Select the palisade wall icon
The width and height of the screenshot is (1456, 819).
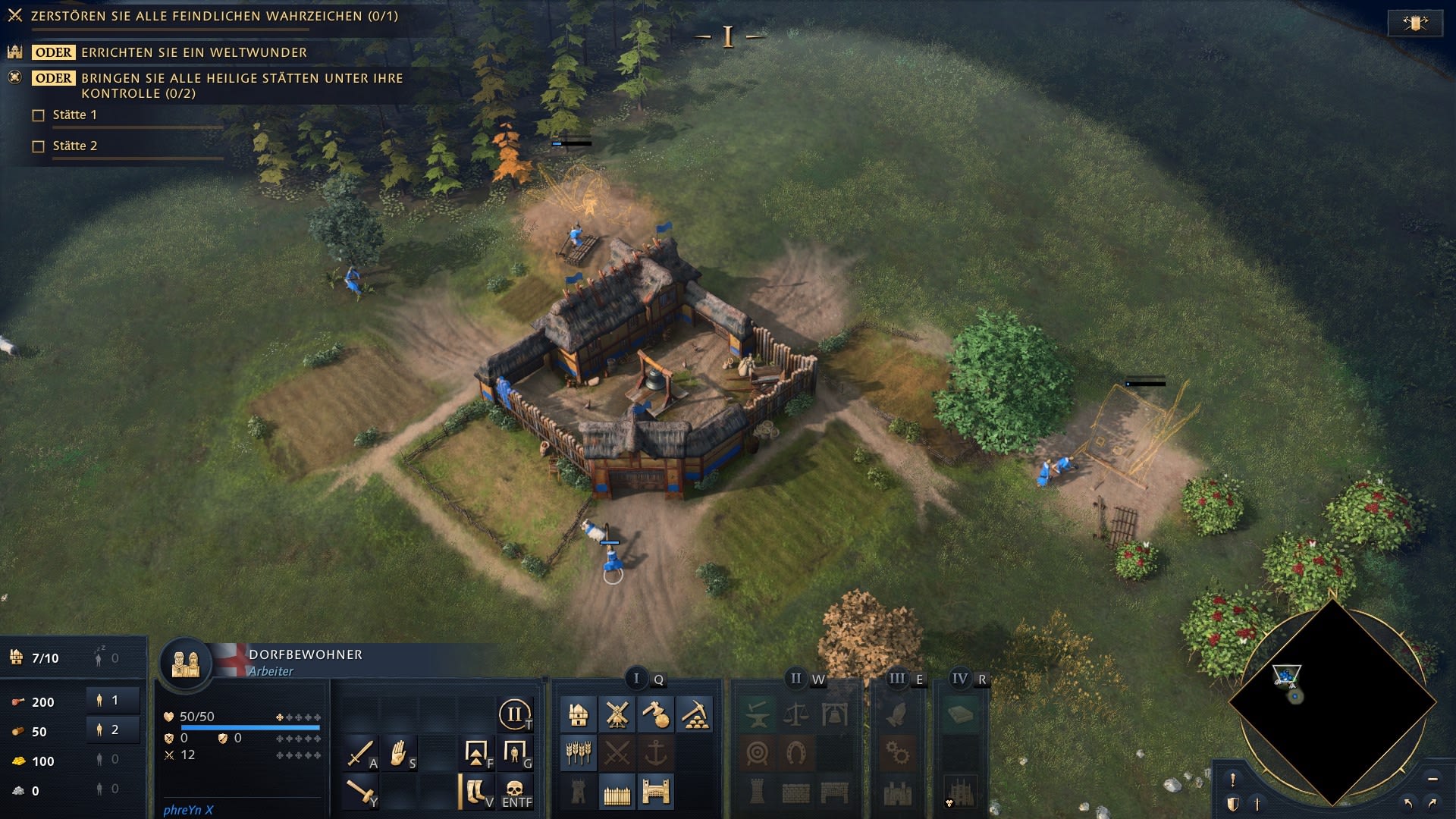point(617,793)
